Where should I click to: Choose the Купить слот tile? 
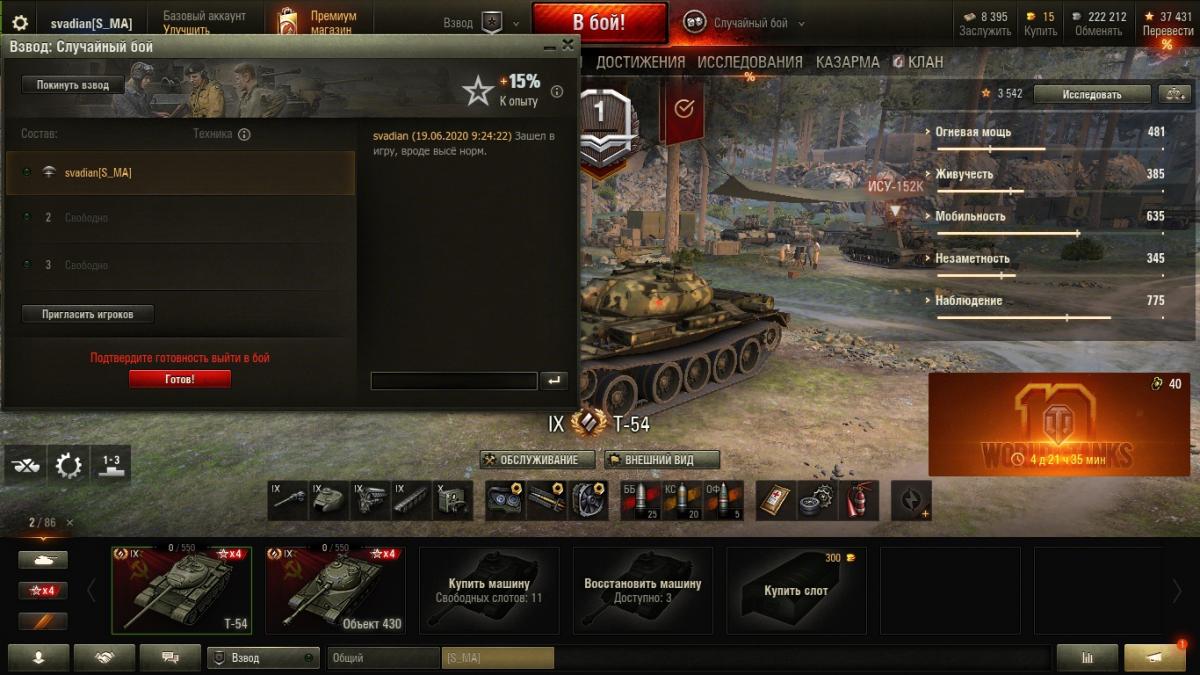click(796, 591)
